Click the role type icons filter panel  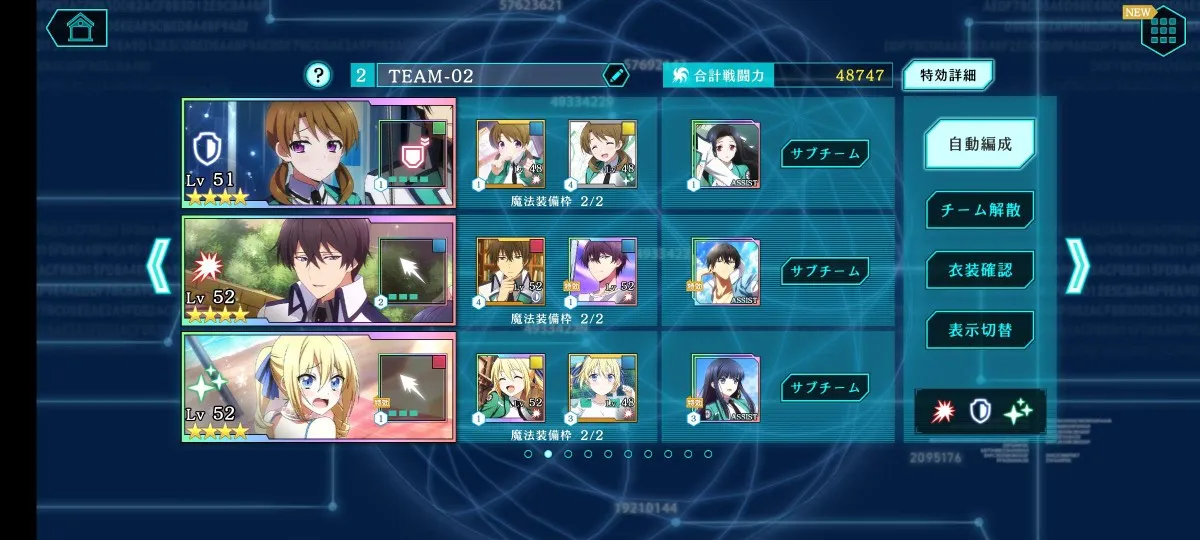[980, 410]
